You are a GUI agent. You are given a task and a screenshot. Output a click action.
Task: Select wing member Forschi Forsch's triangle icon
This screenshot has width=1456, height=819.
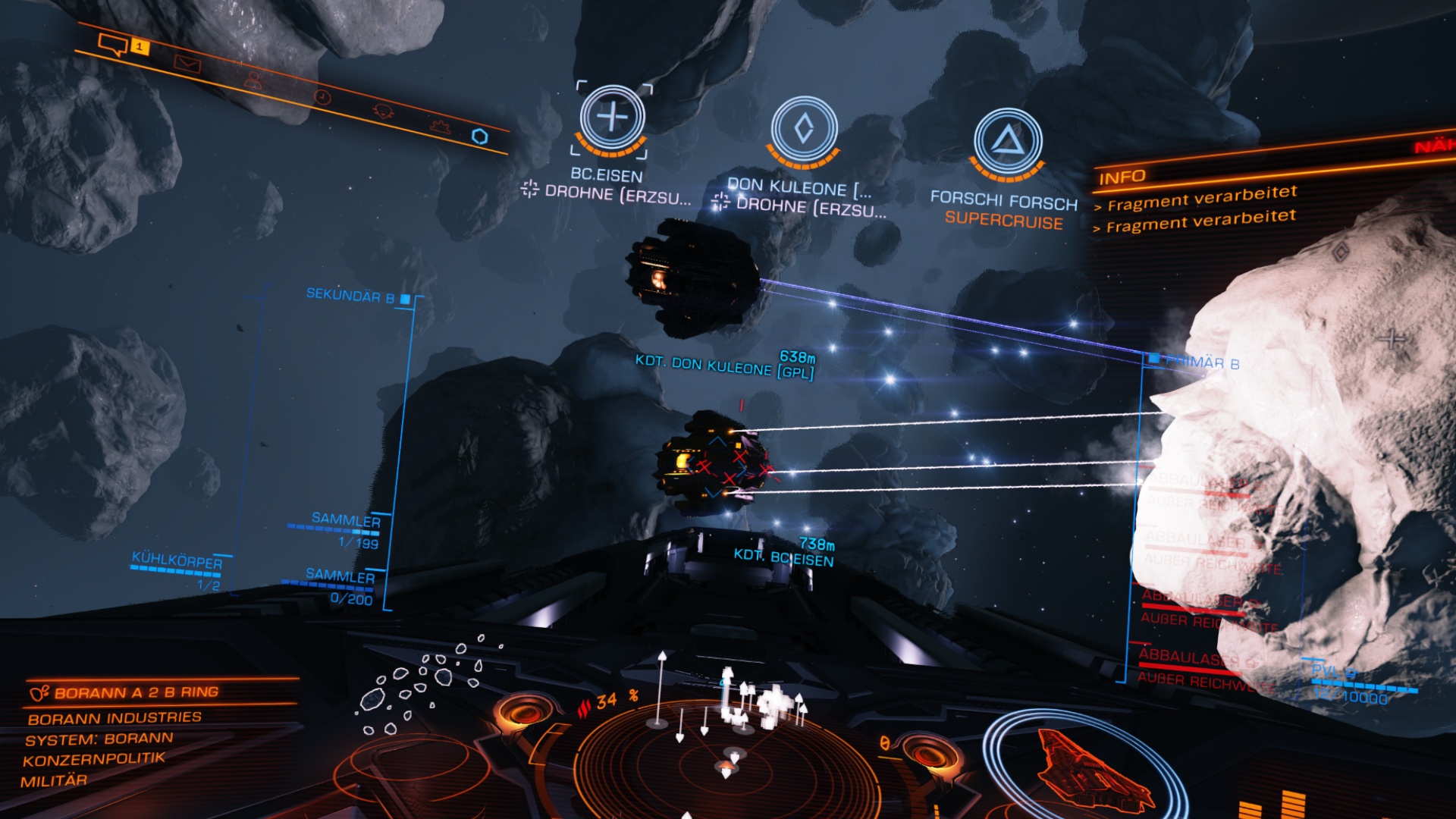(1008, 141)
